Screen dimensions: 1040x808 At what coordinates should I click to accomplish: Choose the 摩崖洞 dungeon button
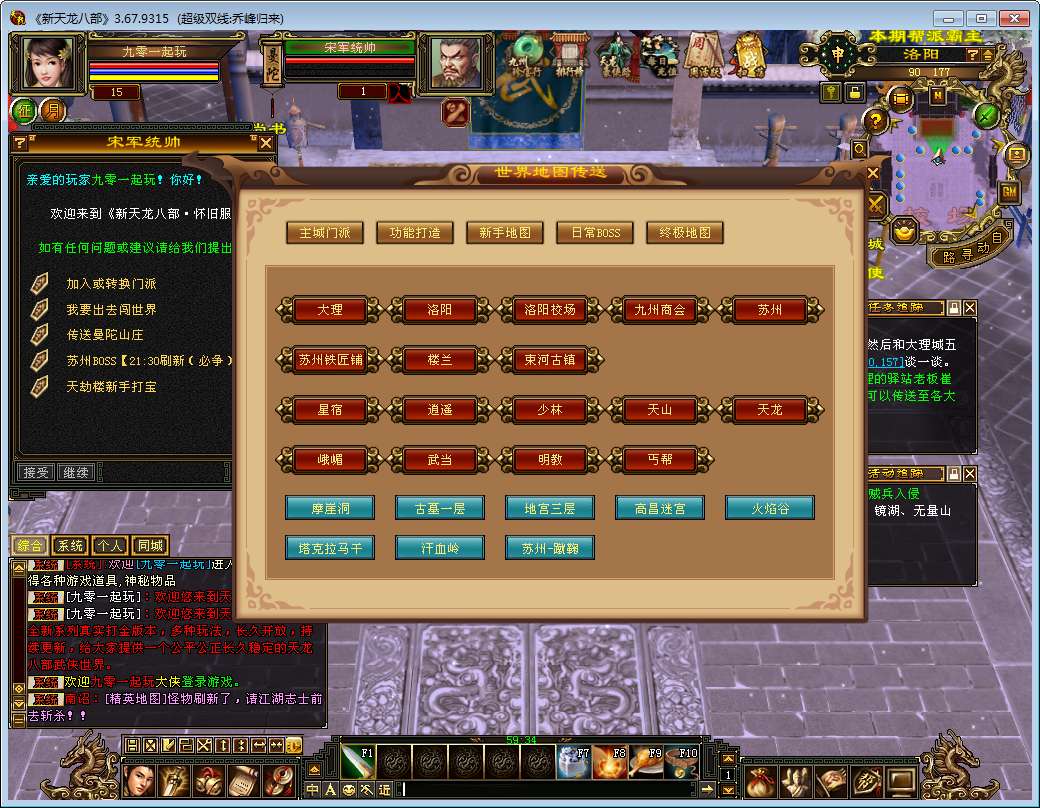pyautogui.click(x=330, y=508)
